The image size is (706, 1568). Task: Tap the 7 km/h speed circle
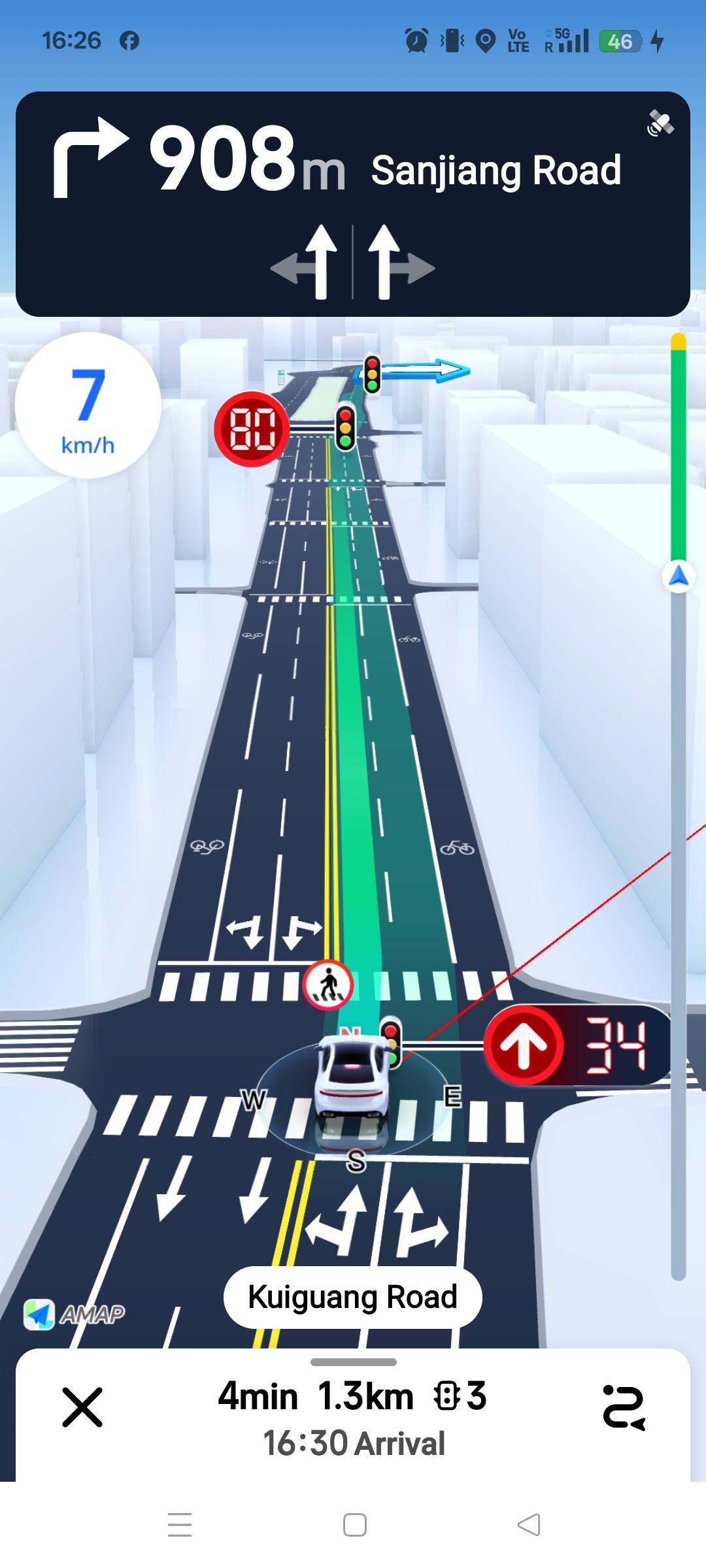(88, 406)
